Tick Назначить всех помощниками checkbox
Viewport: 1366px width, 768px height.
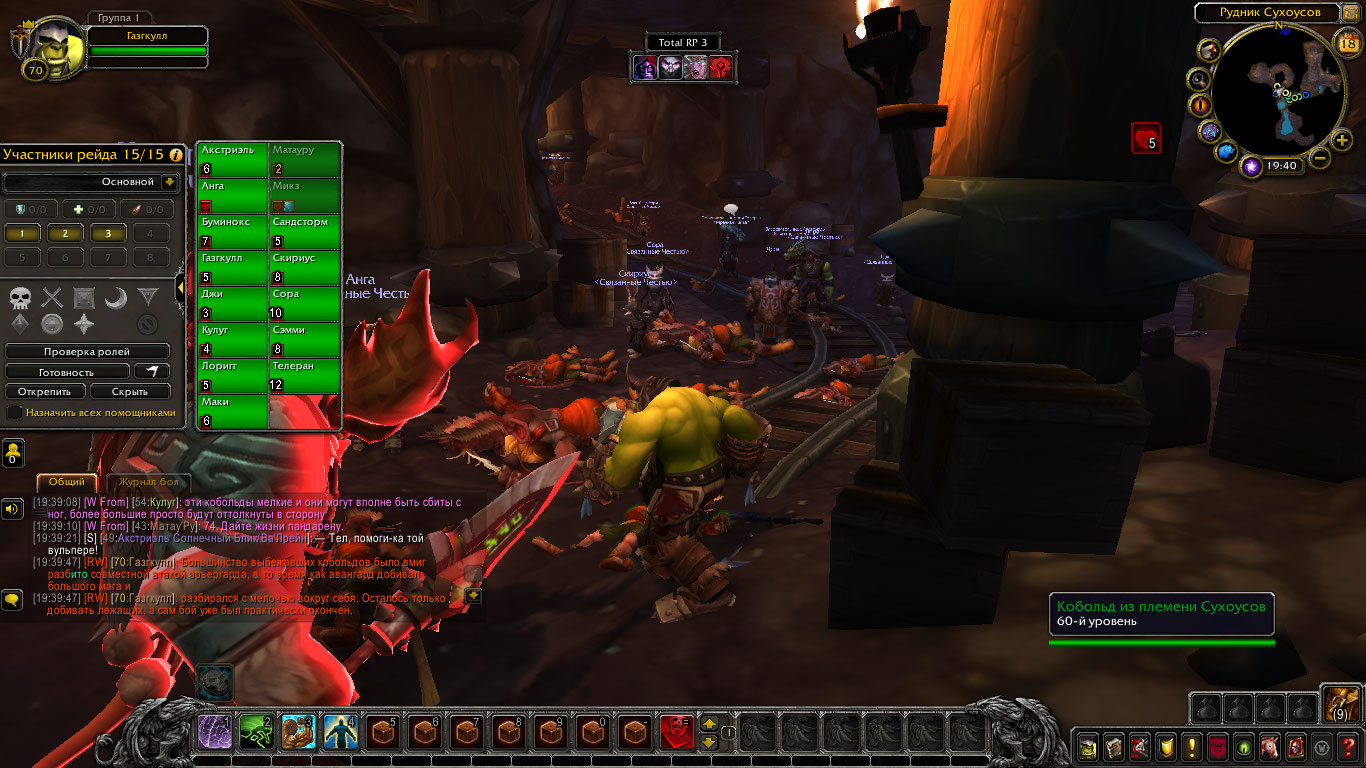pyautogui.click(x=15, y=412)
